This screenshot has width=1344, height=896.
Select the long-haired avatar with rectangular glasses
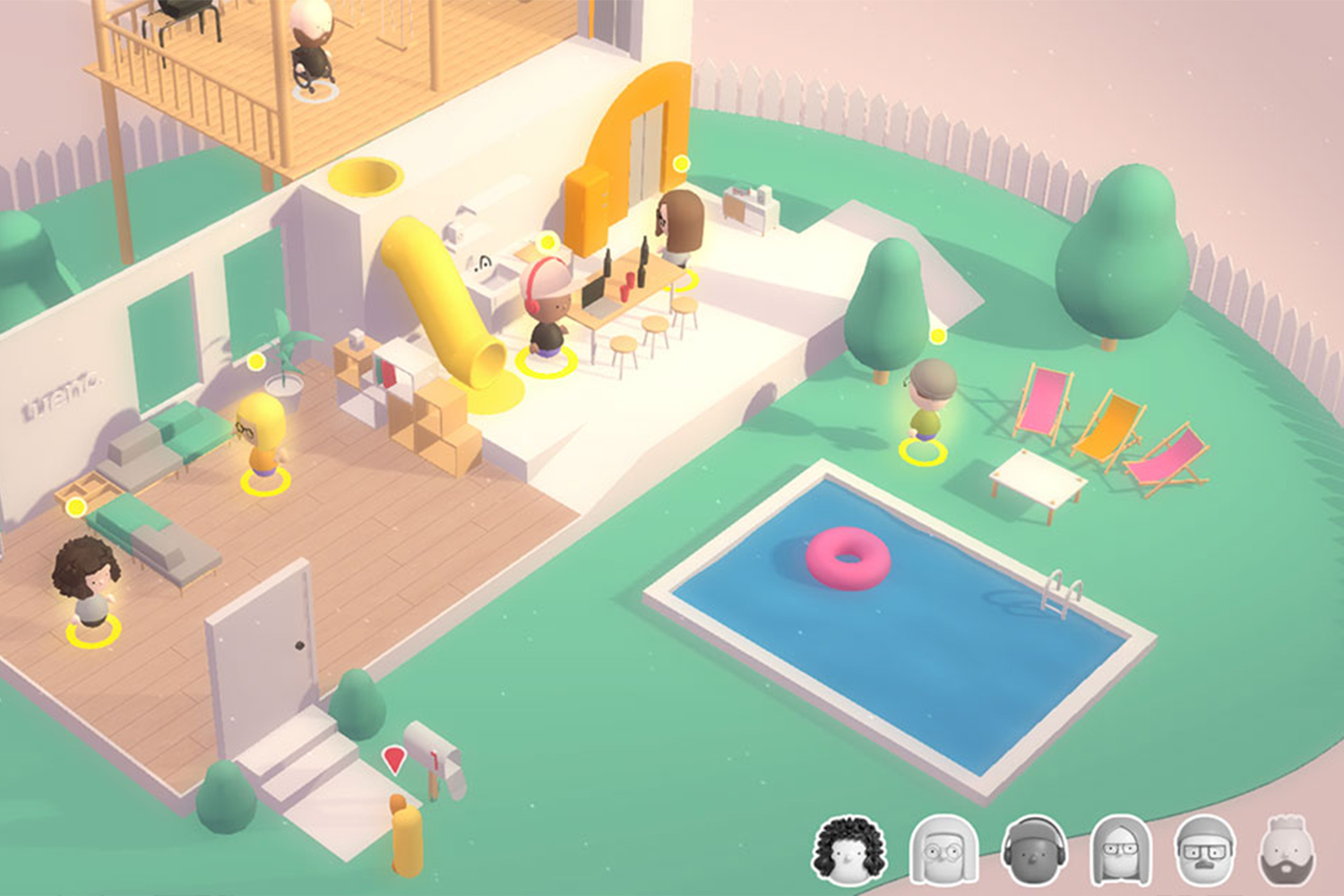pyautogui.click(x=1119, y=849)
